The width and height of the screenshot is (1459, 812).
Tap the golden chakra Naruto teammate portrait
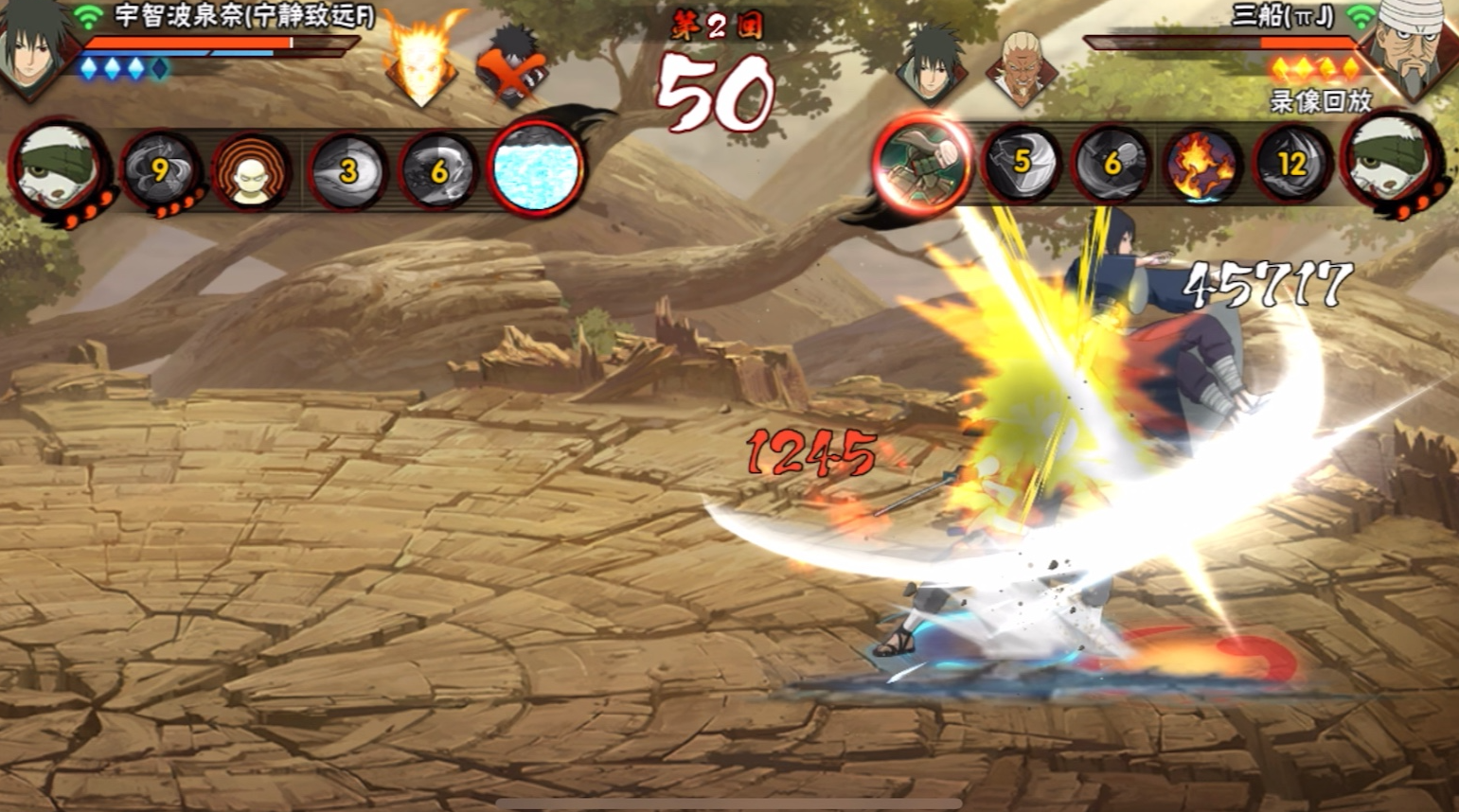coord(421,64)
